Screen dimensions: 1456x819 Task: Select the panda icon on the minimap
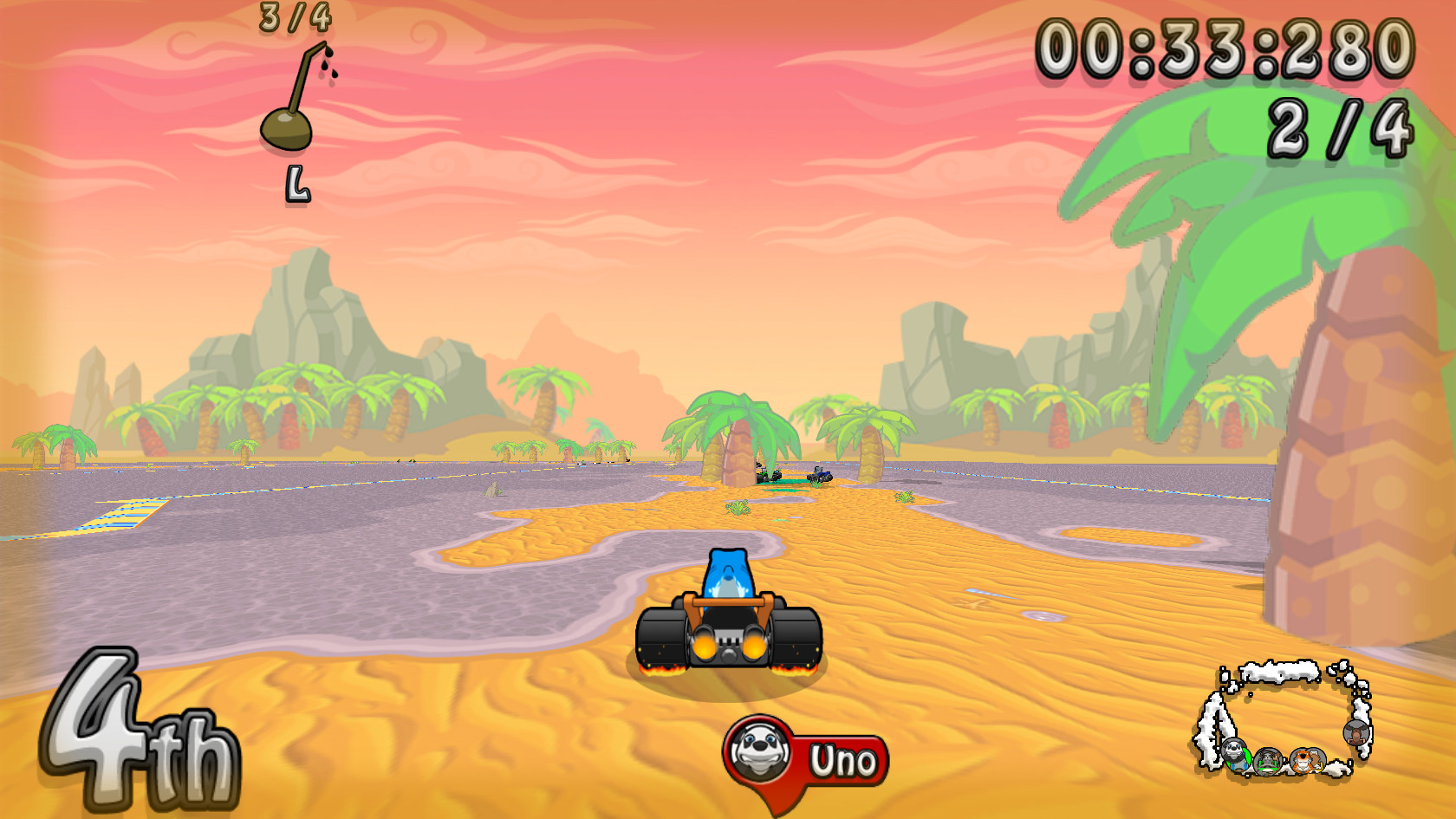coord(1234,757)
